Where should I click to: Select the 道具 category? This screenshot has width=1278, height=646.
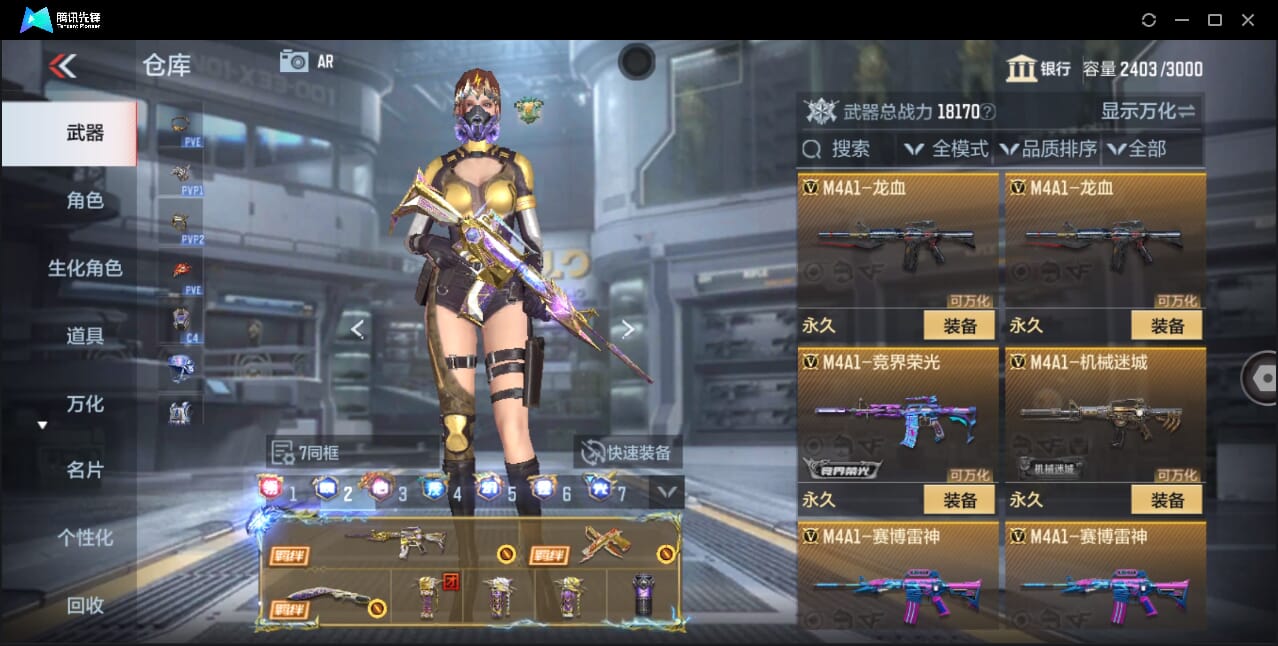tap(85, 336)
